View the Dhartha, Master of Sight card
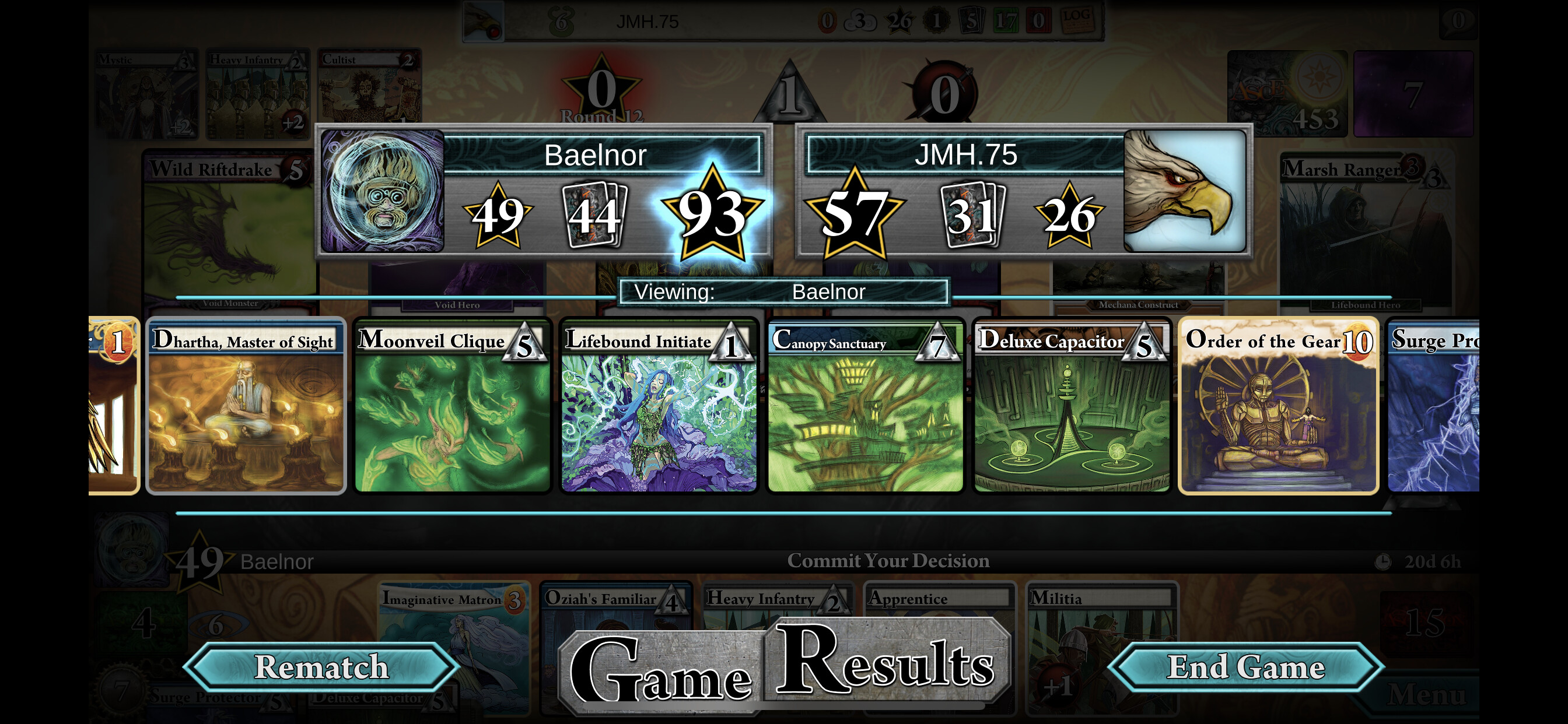The width and height of the screenshot is (1568, 724). coord(246,406)
